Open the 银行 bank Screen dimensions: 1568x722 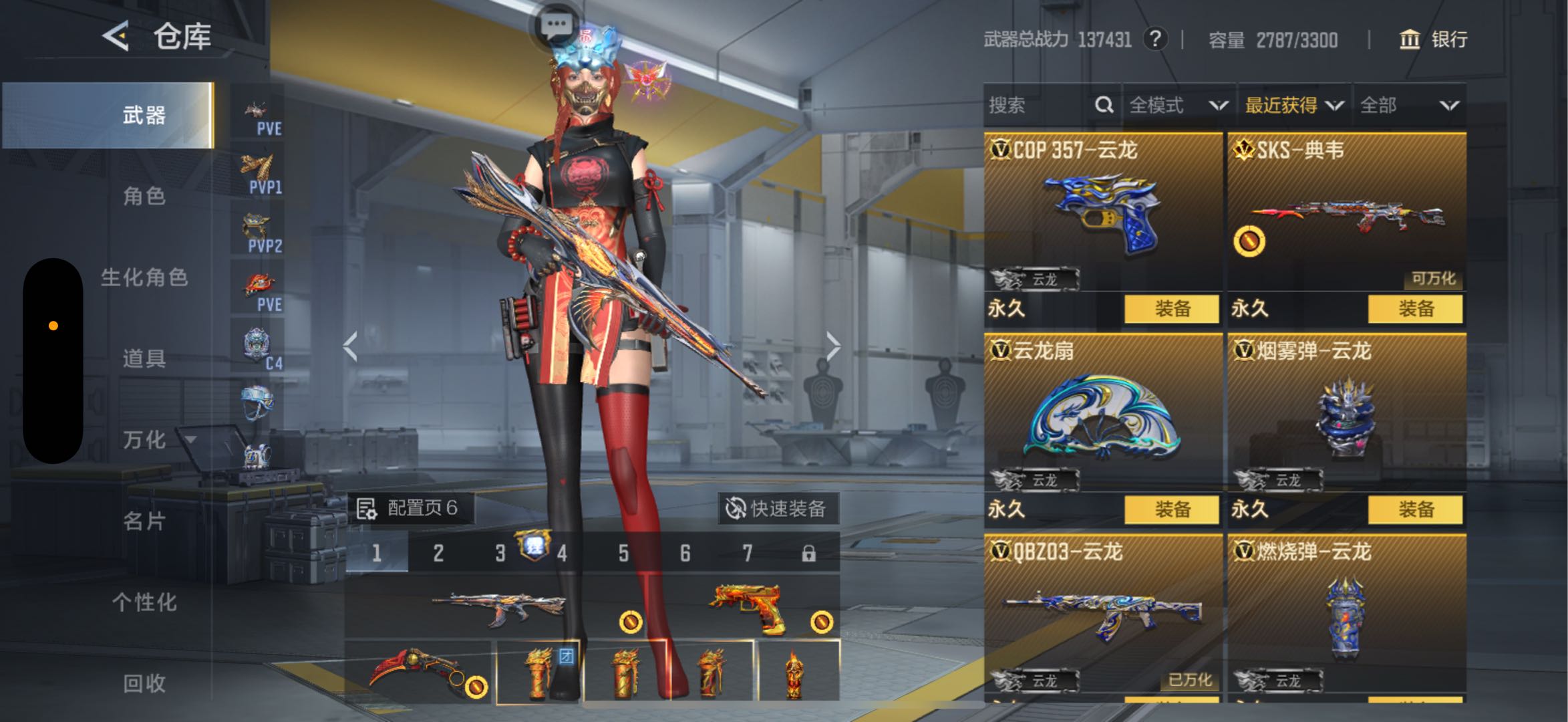[1433, 39]
